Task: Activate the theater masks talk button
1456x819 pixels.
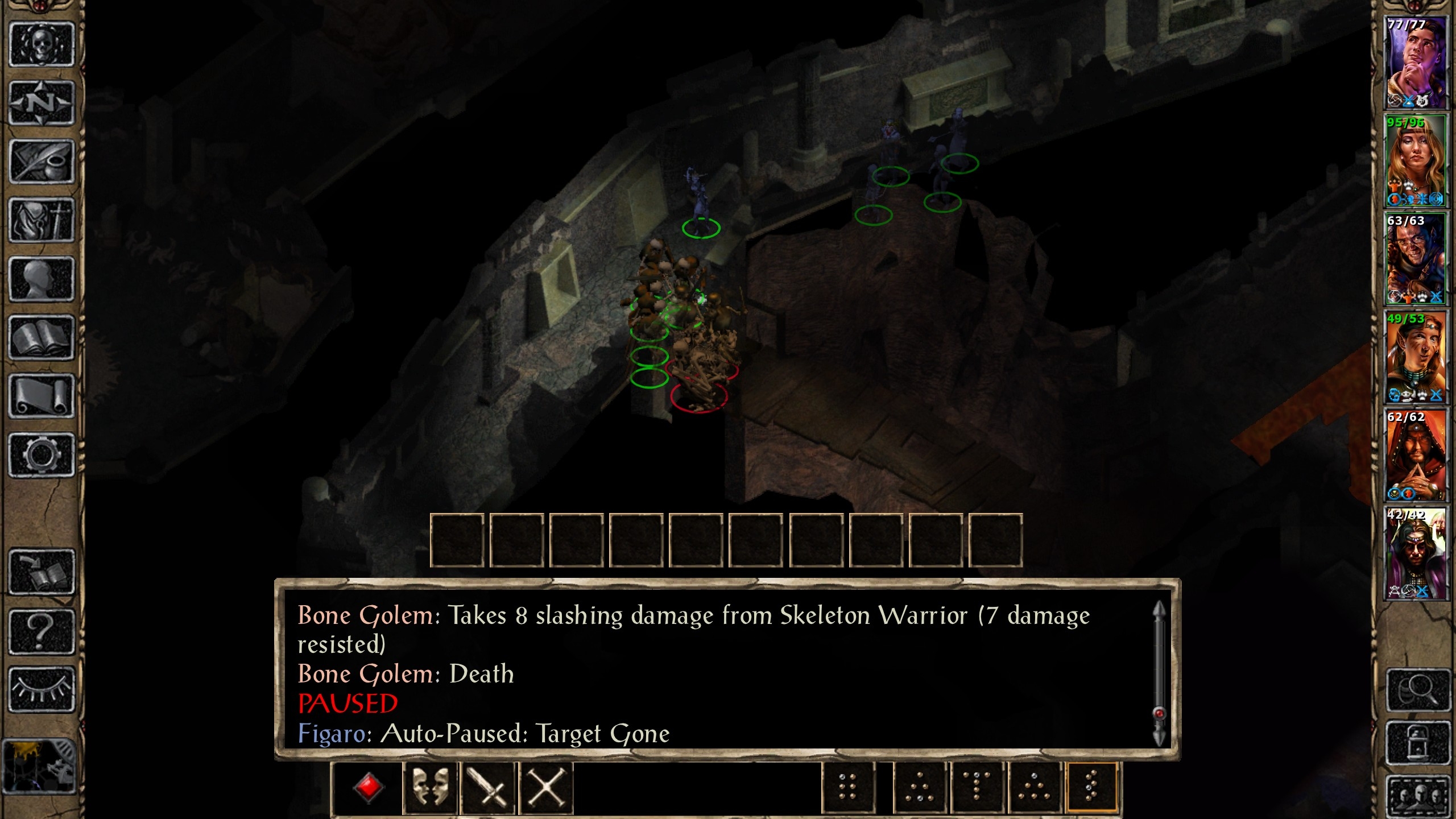Action: (430, 788)
